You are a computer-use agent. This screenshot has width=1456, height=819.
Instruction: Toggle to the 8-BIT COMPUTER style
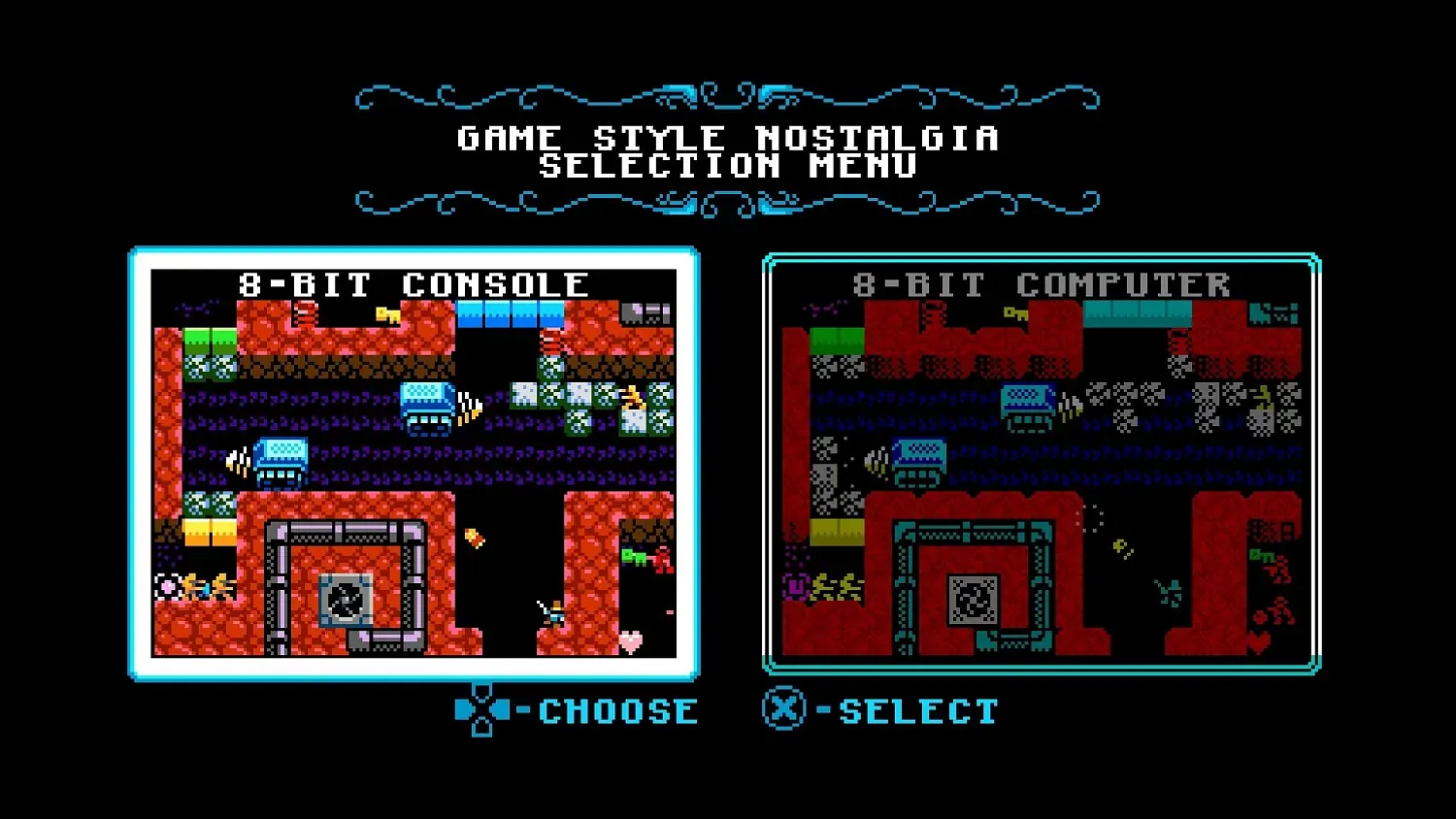[x=1041, y=461]
